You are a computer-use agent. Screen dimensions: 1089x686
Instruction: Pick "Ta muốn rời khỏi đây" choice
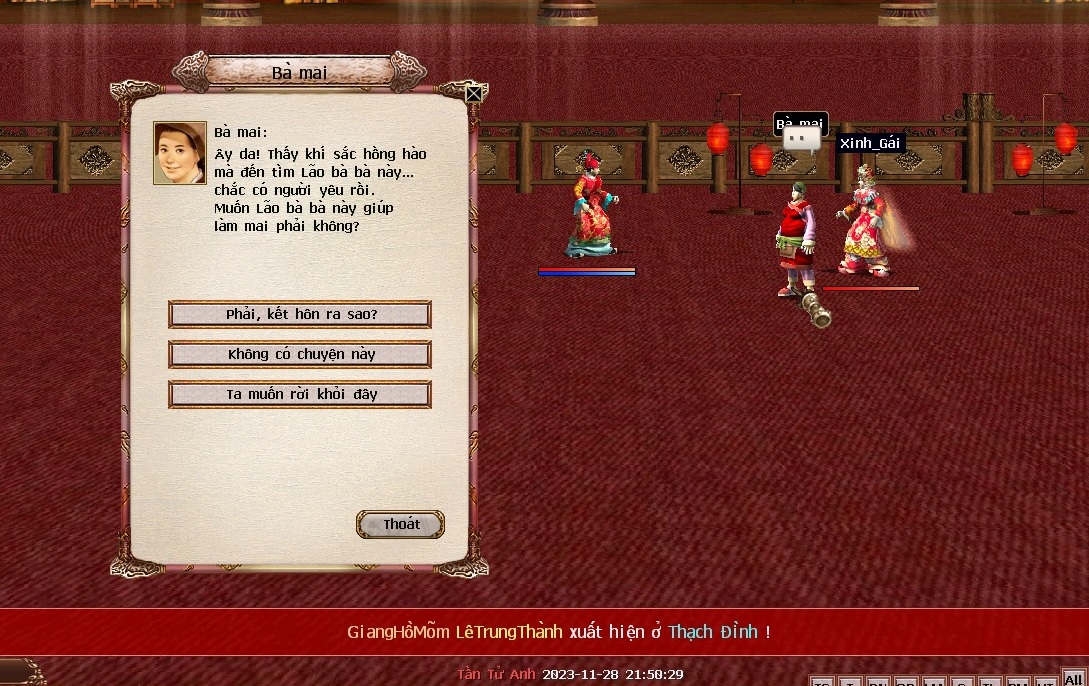pos(300,394)
